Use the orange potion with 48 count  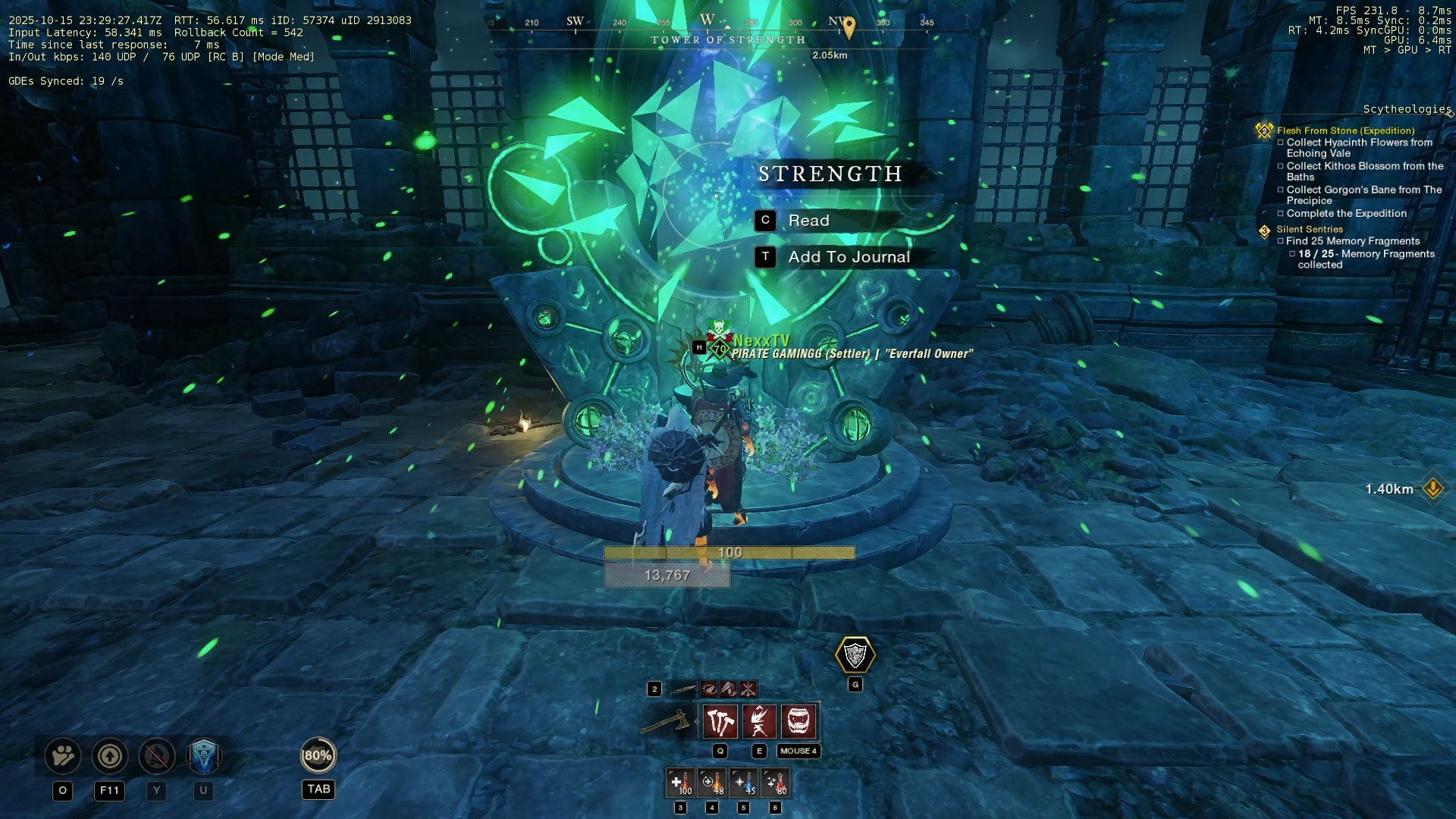coord(712,783)
